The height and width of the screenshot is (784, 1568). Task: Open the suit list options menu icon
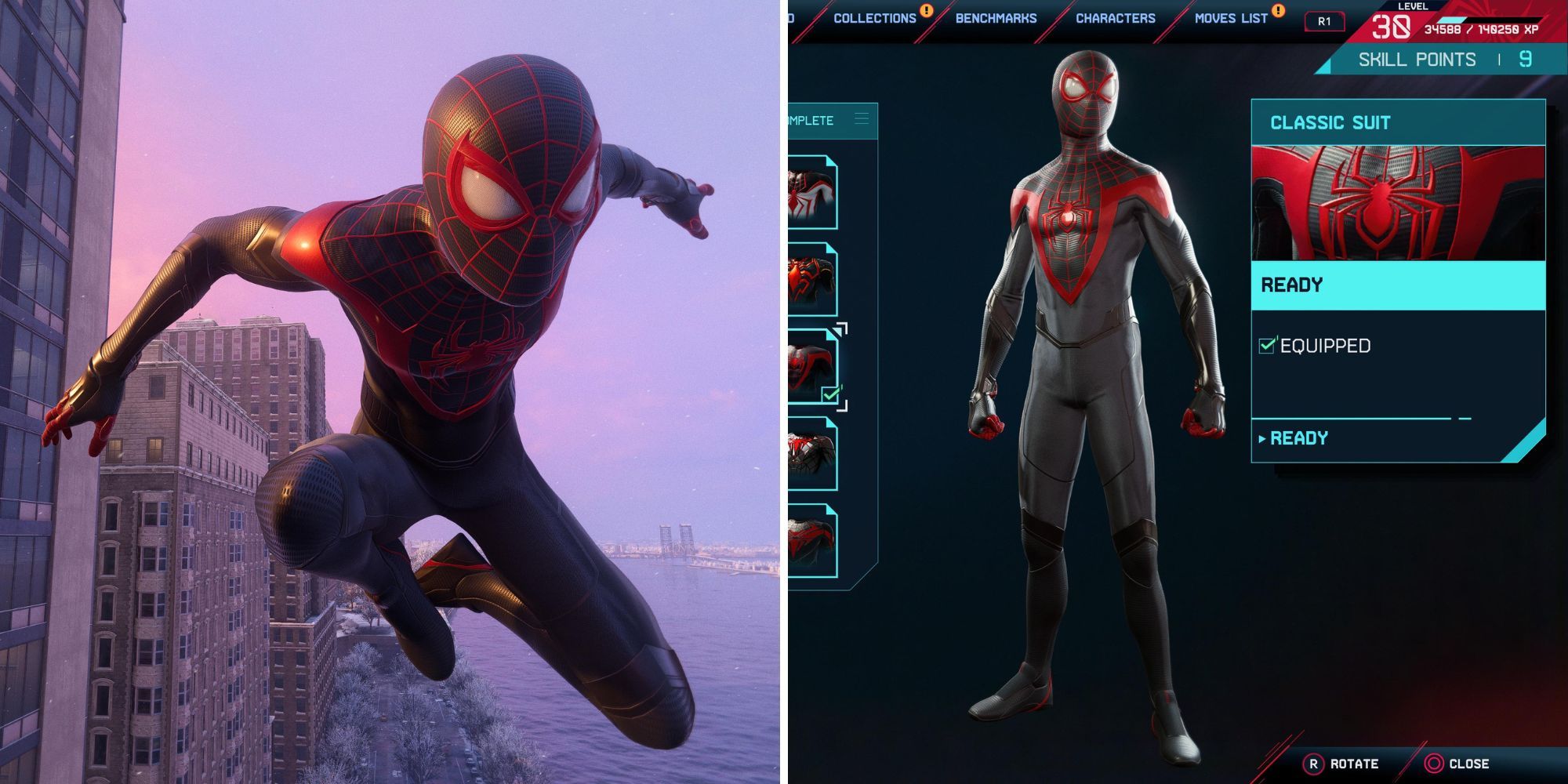click(x=860, y=119)
